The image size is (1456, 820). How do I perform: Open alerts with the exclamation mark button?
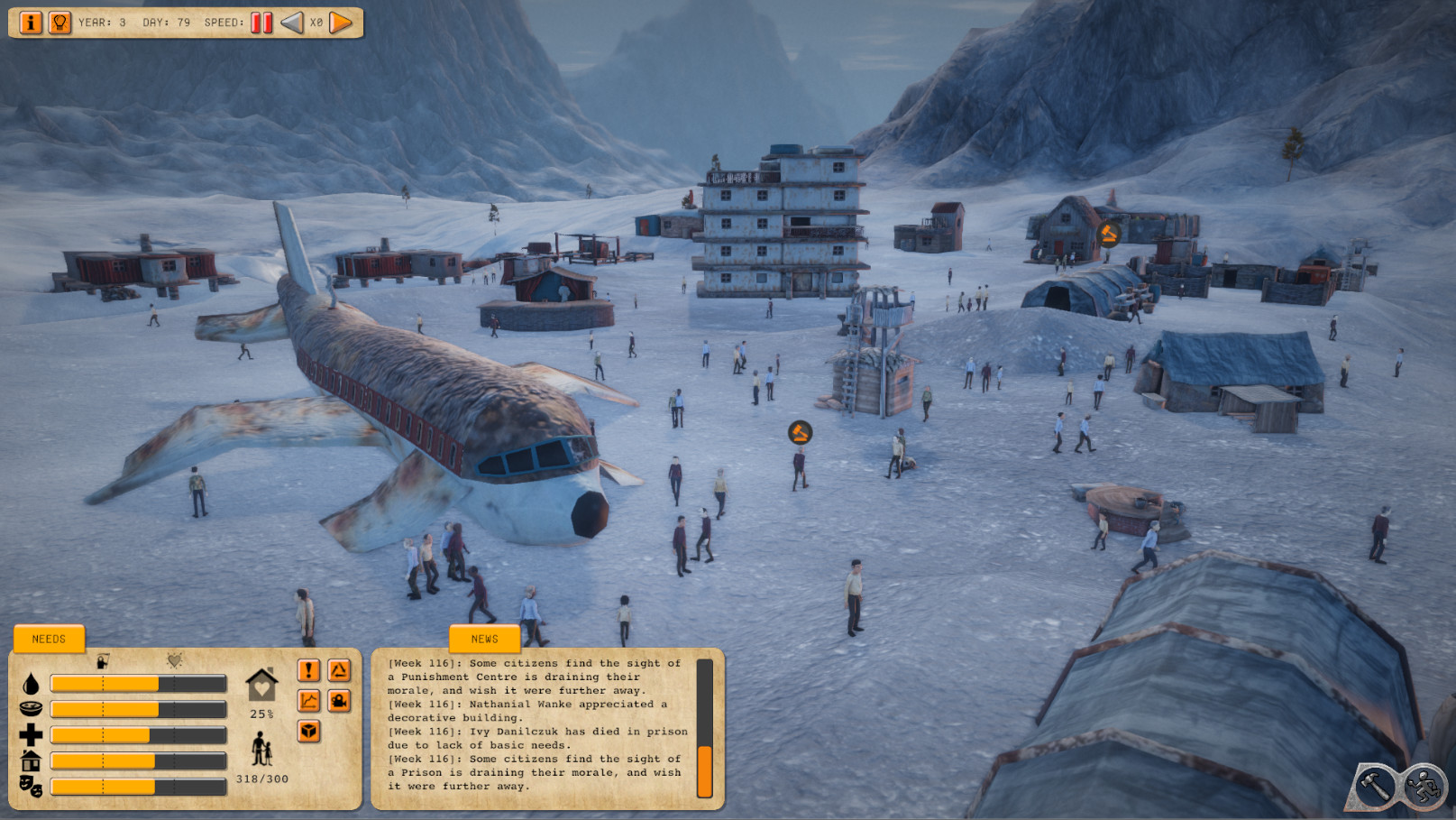click(307, 669)
